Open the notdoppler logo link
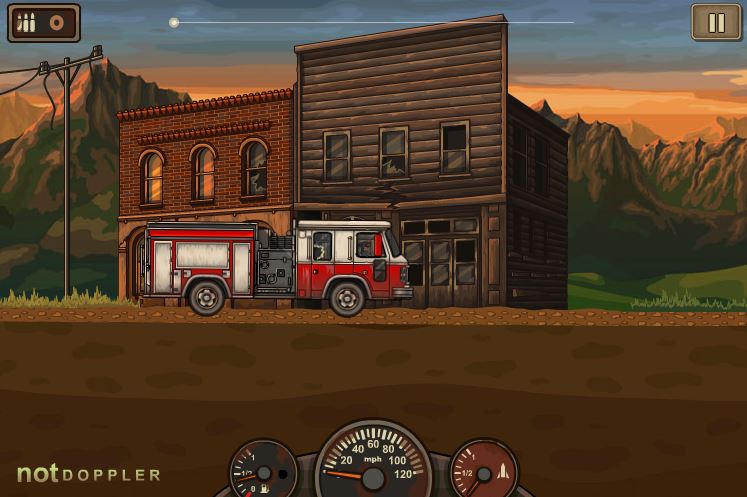This screenshot has width=747, height=497. click(88, 474)
